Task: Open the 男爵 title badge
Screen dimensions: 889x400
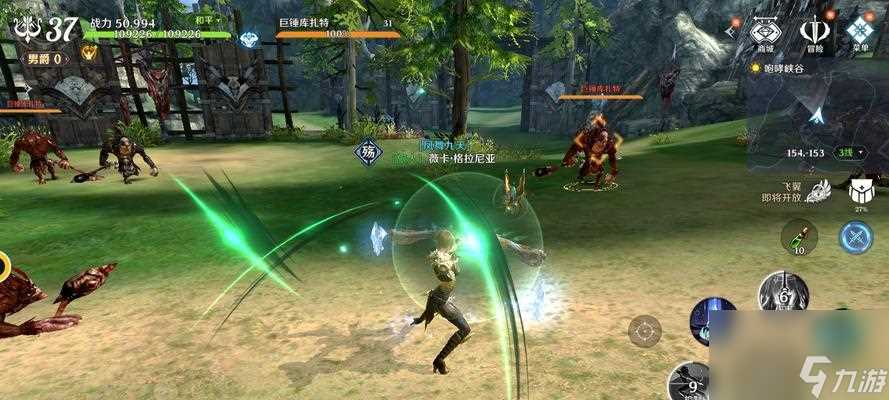Action: (47, 58)
